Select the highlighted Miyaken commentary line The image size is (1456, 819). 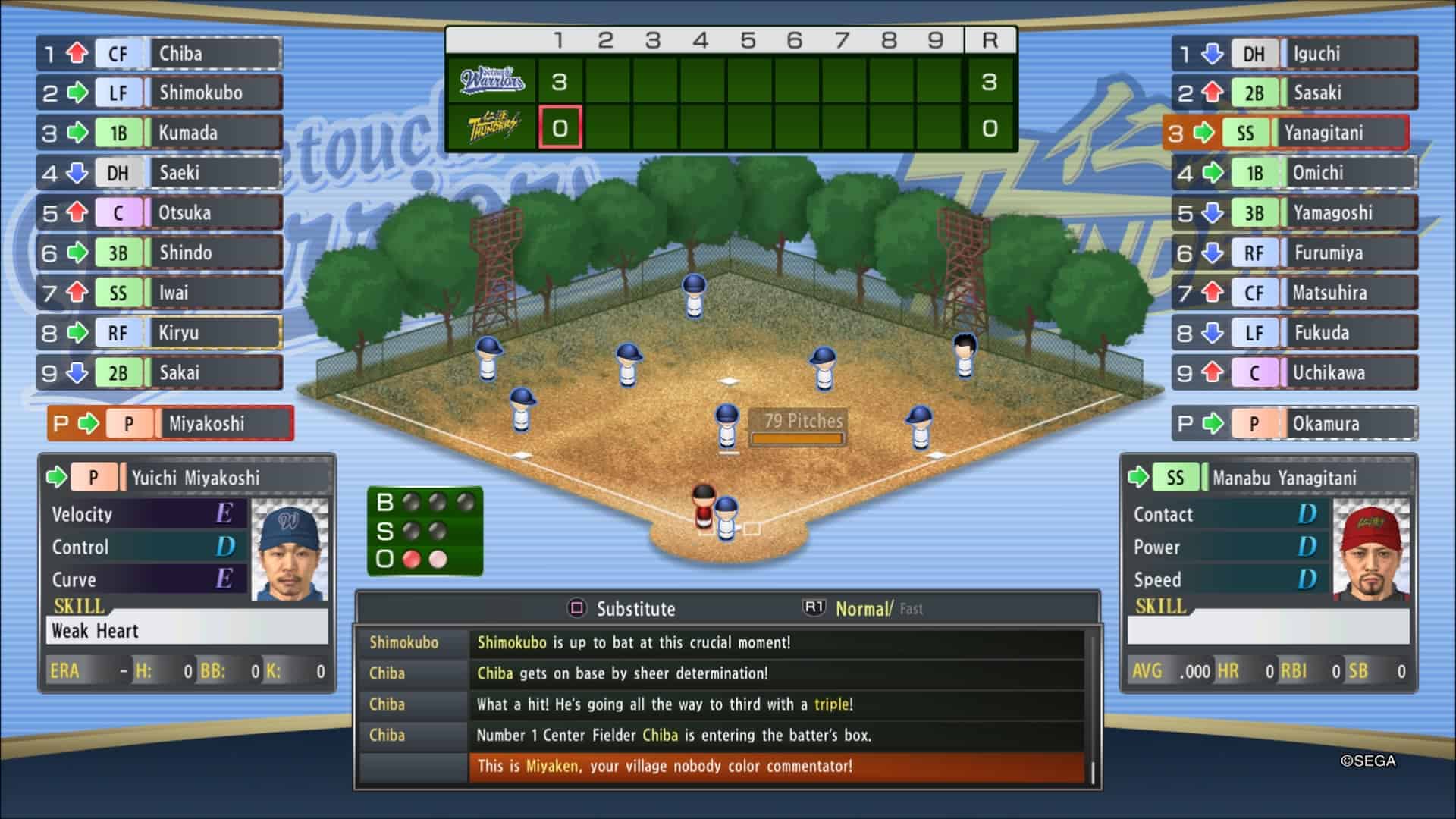coord(777,767)
